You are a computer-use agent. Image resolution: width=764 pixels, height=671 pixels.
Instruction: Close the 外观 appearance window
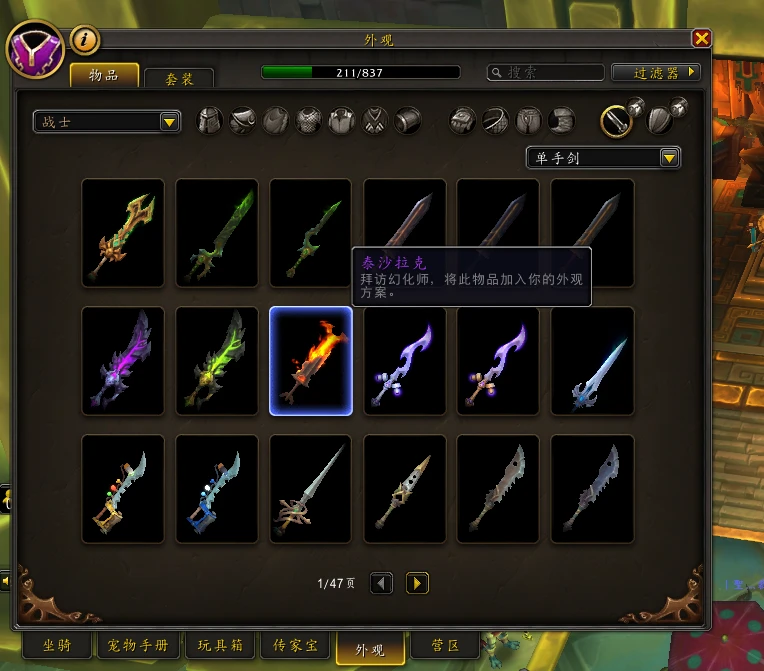tap(702, 38)
